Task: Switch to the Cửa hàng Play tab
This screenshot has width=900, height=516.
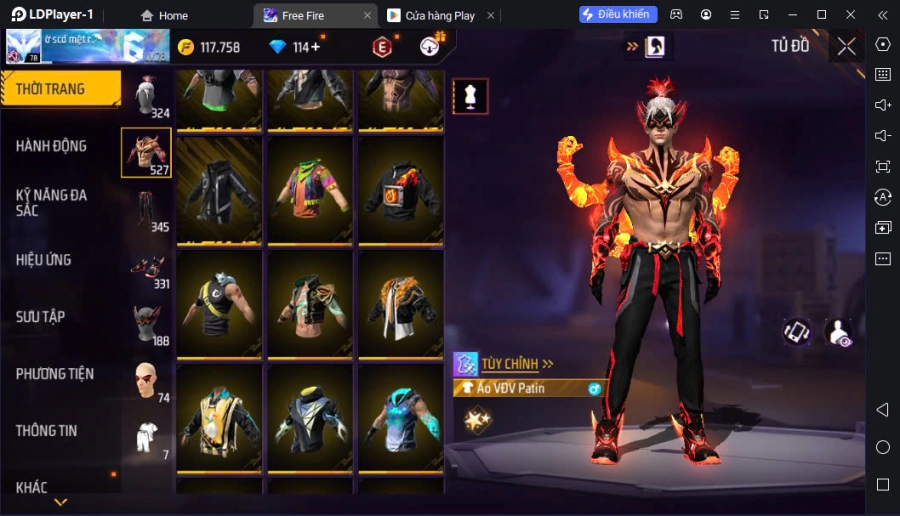Action: (431, 15)
